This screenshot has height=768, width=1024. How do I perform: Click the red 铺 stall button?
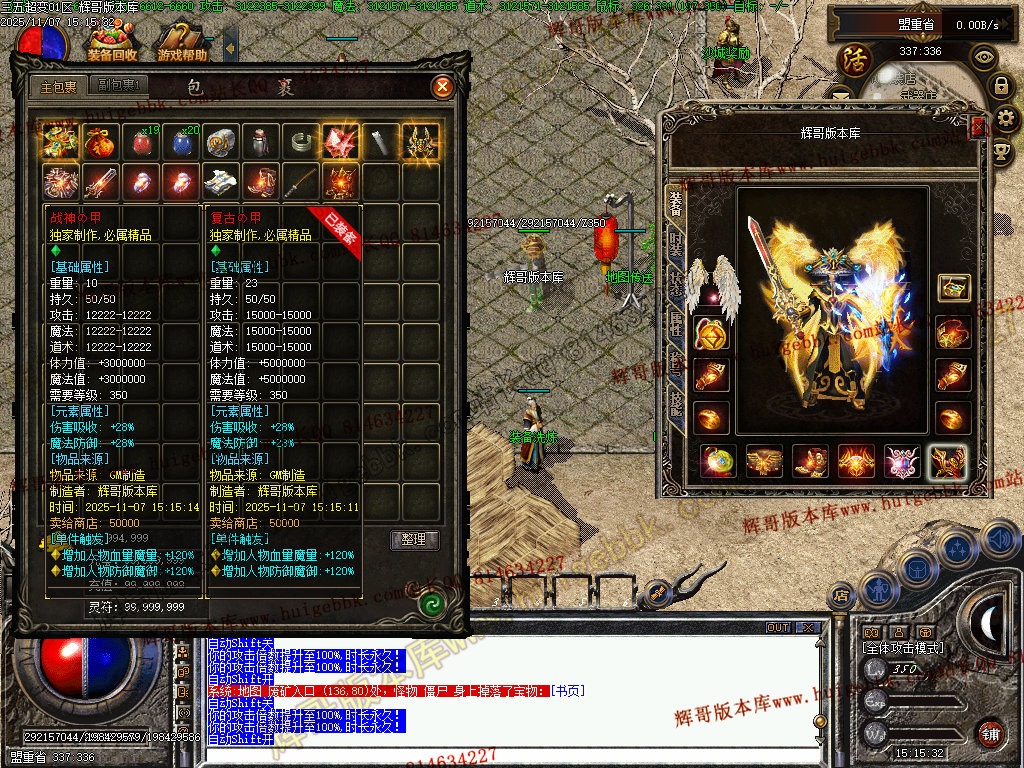(x=990, y=733)
